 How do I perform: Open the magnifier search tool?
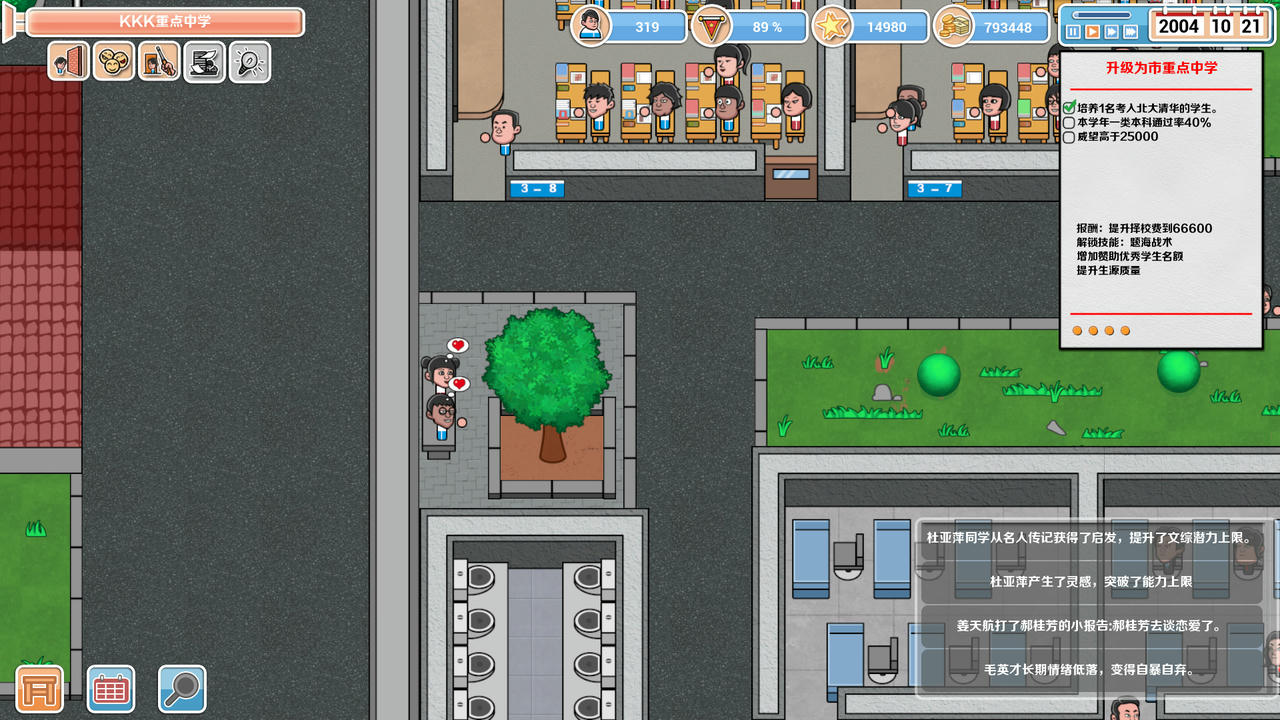pyautogui.click(x=182, y=688)
